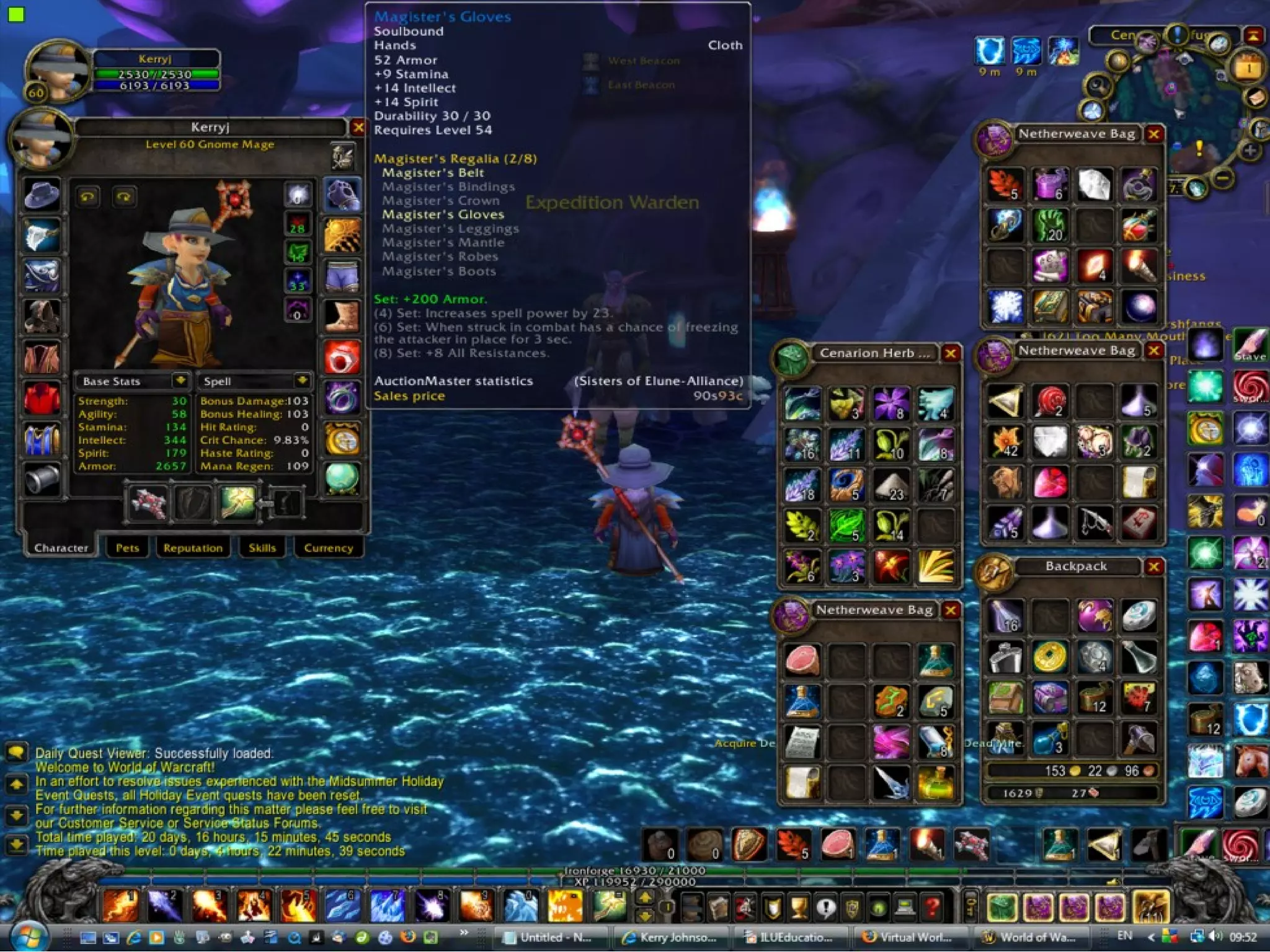Zoom out the minimap with the minus button
This screenshot has height=952, width=1270.
pyautogui.click(x=1222, y=179)
